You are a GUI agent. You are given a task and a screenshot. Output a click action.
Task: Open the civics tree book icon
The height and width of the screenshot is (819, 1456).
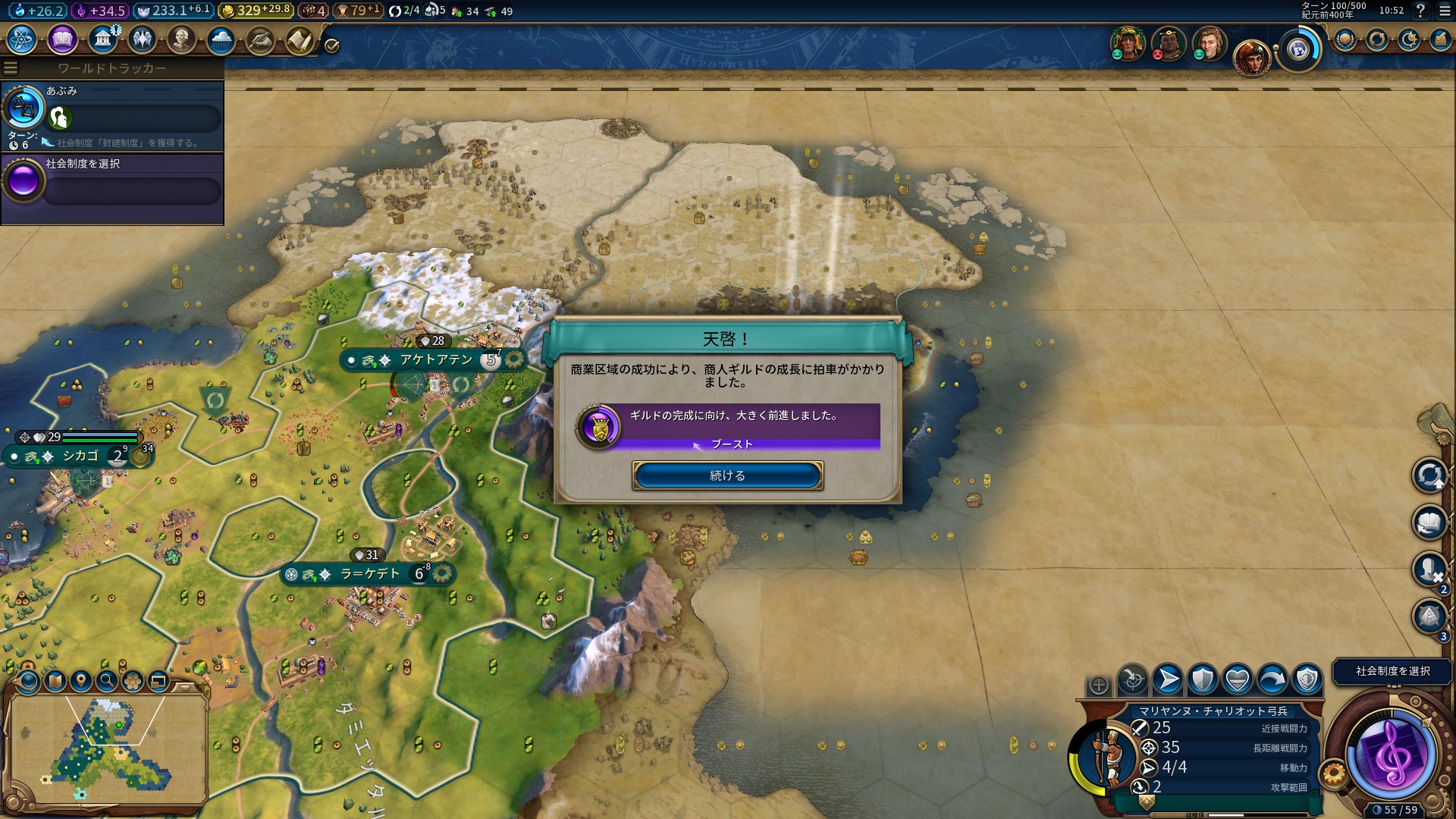(x=62, y=39)
